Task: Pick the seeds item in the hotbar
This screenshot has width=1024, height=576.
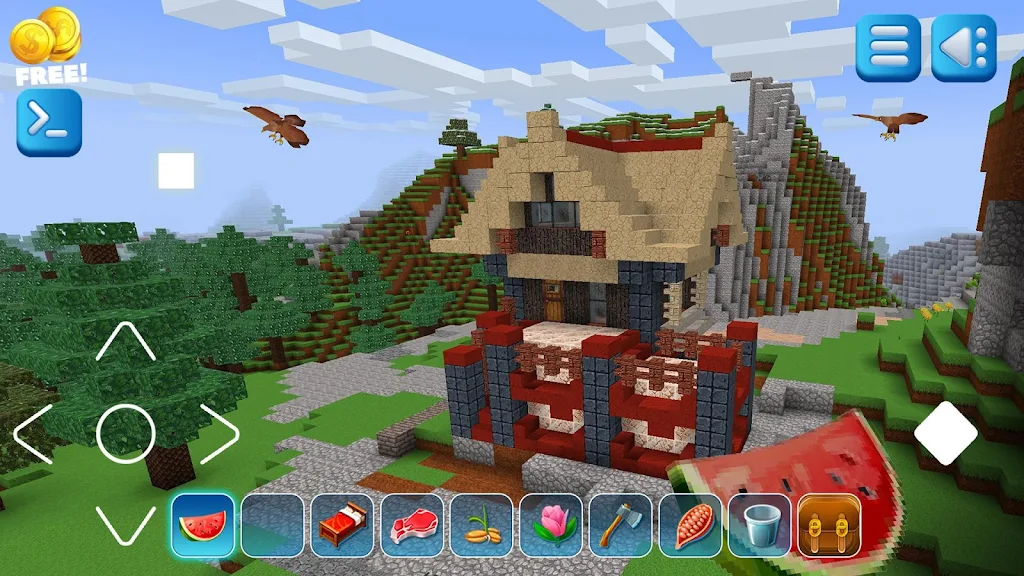Action: tap(481, 524)
